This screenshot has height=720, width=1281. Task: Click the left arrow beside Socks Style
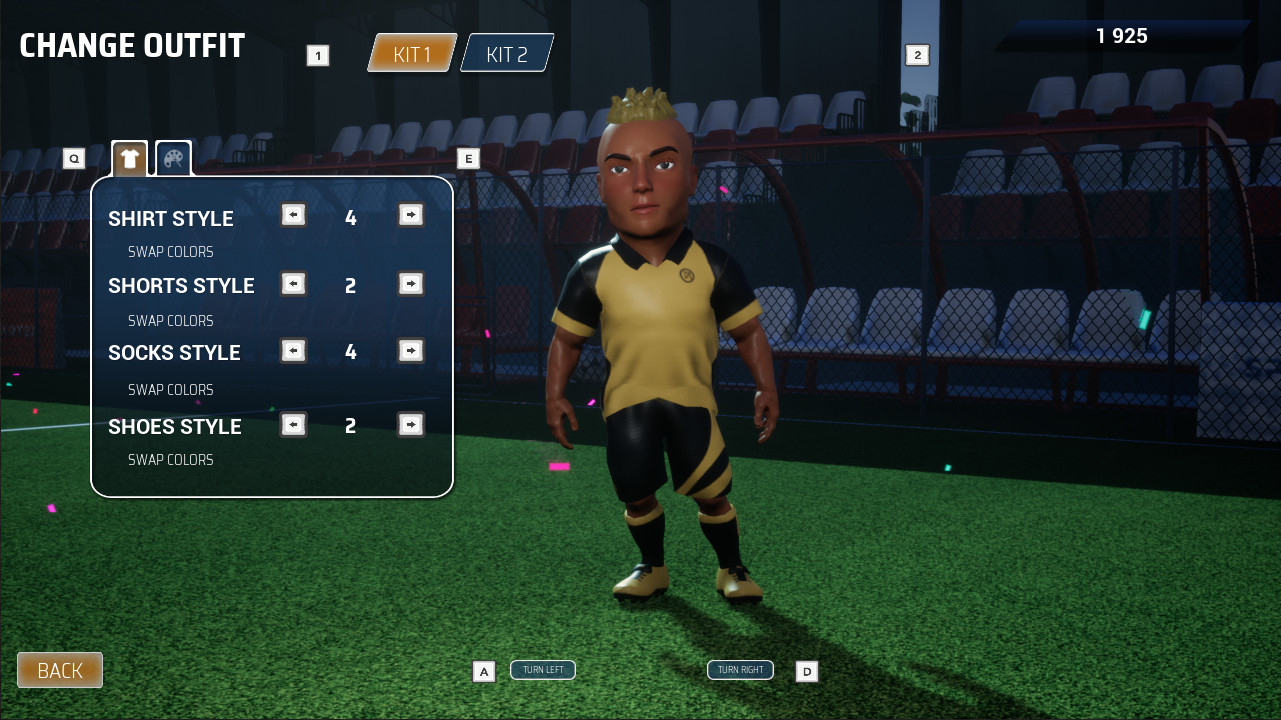(x=293, y=351)
